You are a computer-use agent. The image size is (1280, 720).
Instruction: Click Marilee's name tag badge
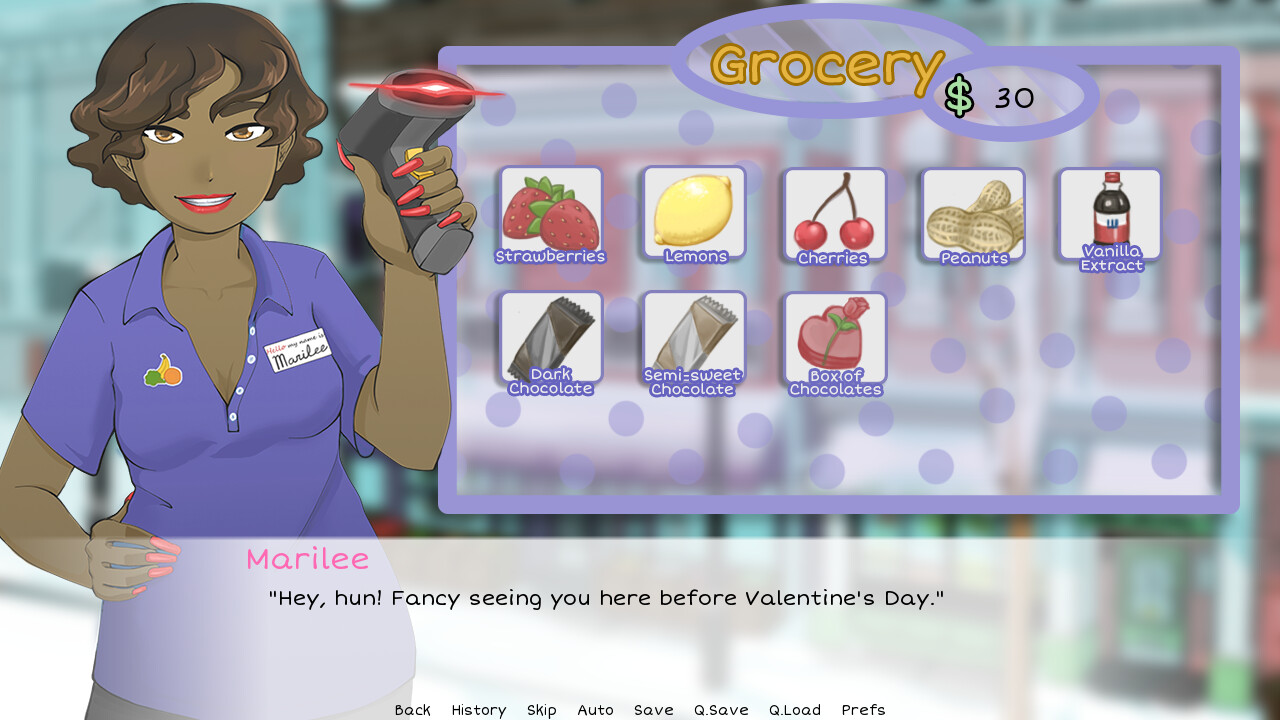coord(295,349)
